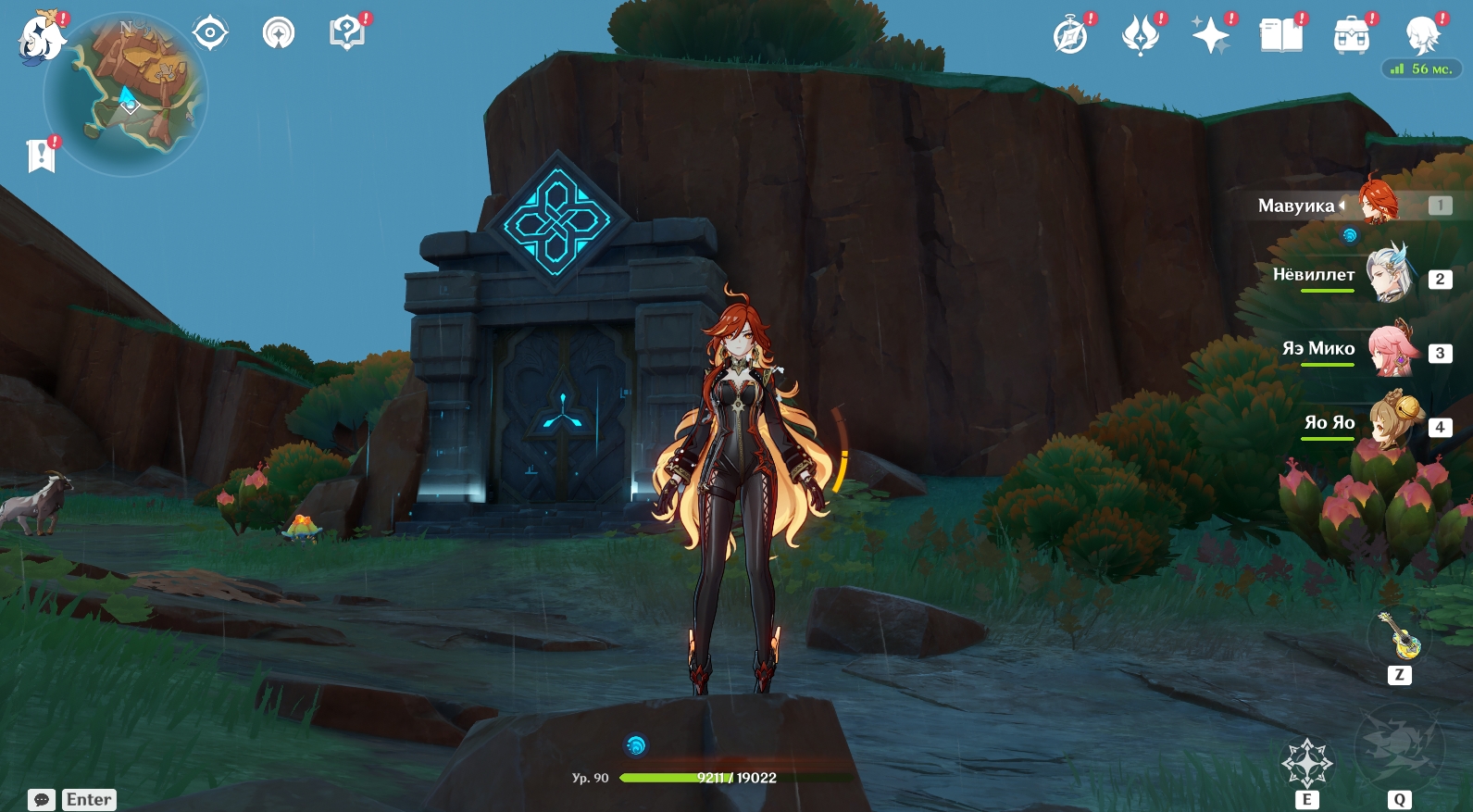The image size is (1473, 812).
Task: Open the quest log bookmark icon
Action: [41, 156]
